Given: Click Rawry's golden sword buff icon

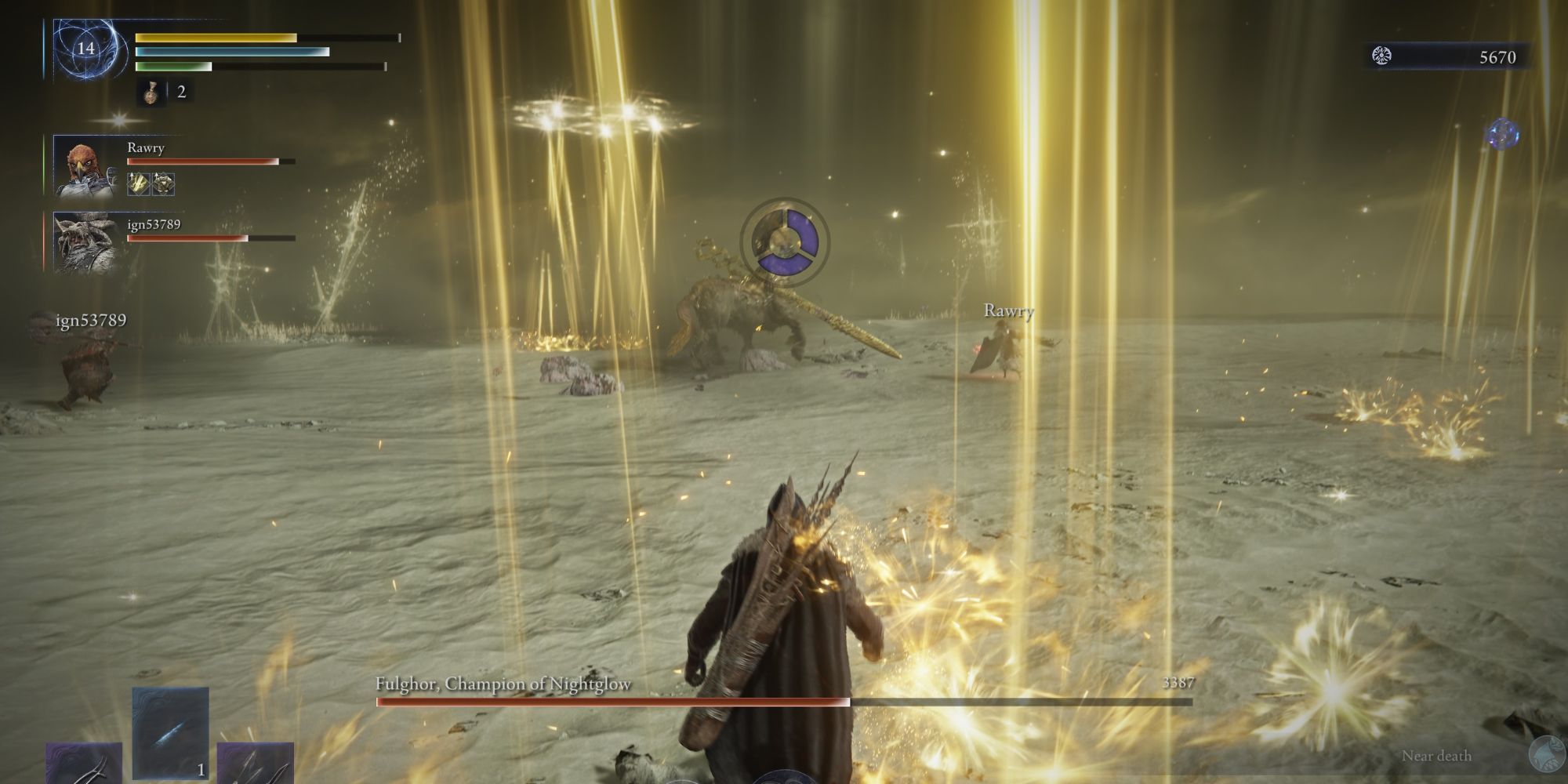Looking at the screenshot, I should tap(137, 183).
